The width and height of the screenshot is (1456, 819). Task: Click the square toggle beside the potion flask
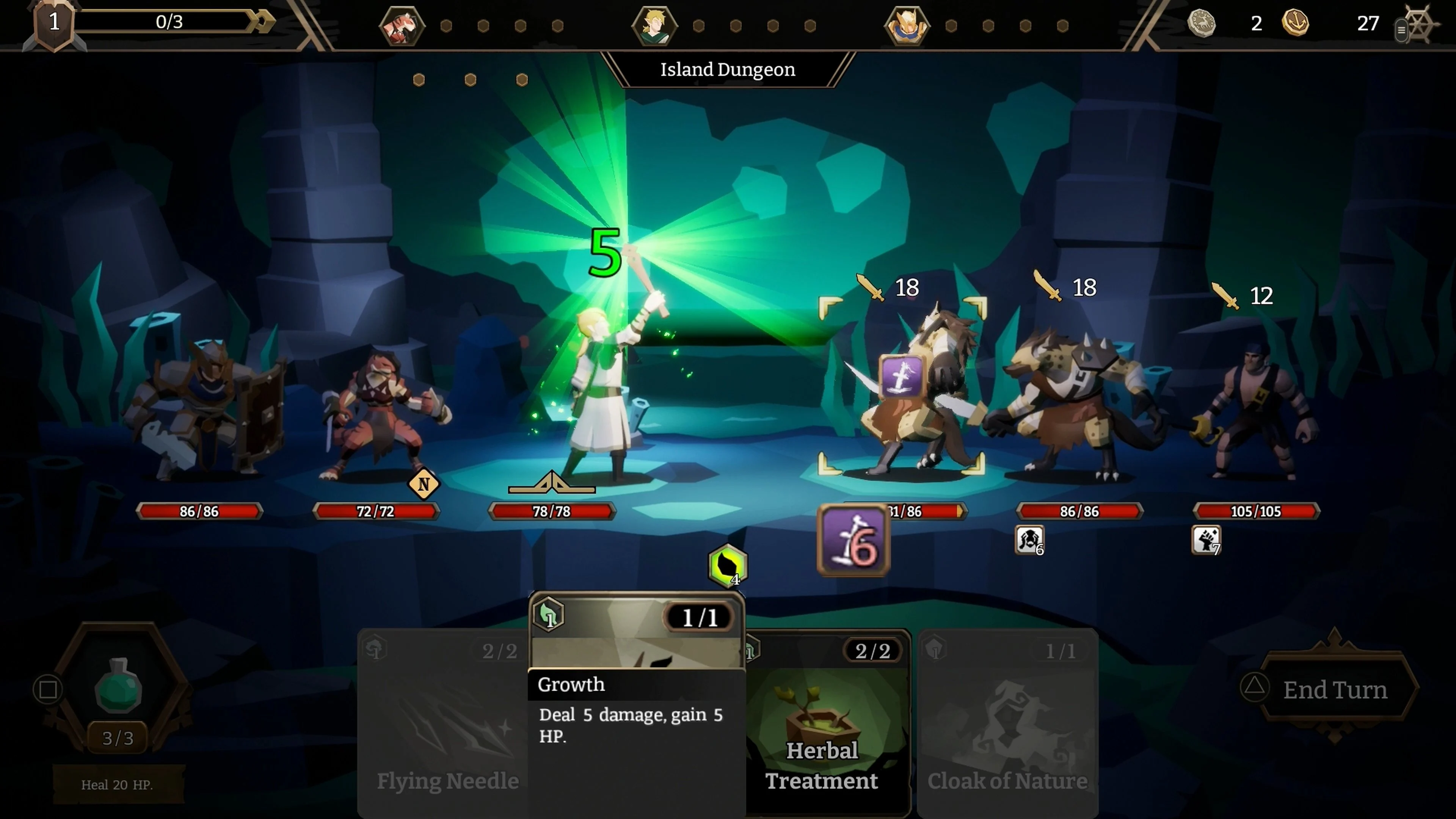click(48, 690)
